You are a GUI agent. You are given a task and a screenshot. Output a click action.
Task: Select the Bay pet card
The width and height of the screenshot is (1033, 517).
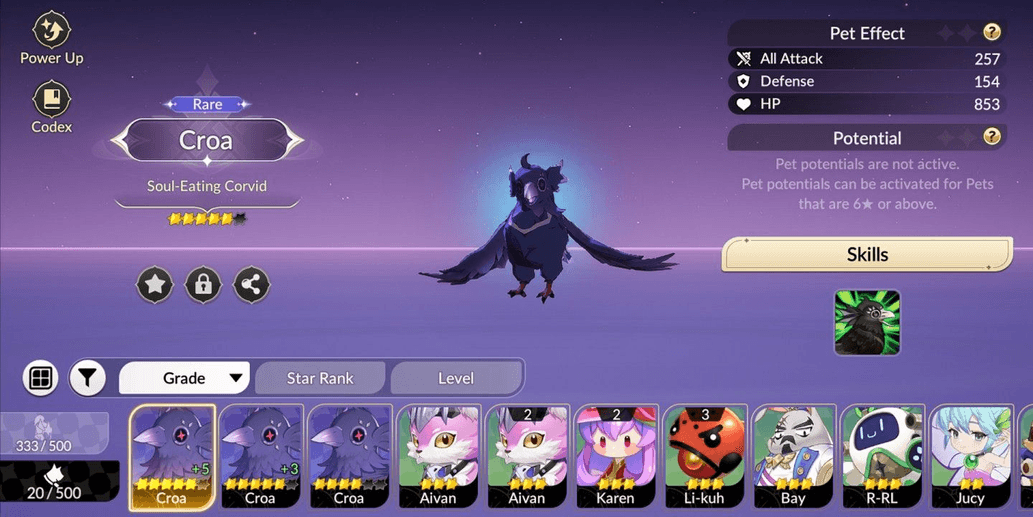point(793,457)
